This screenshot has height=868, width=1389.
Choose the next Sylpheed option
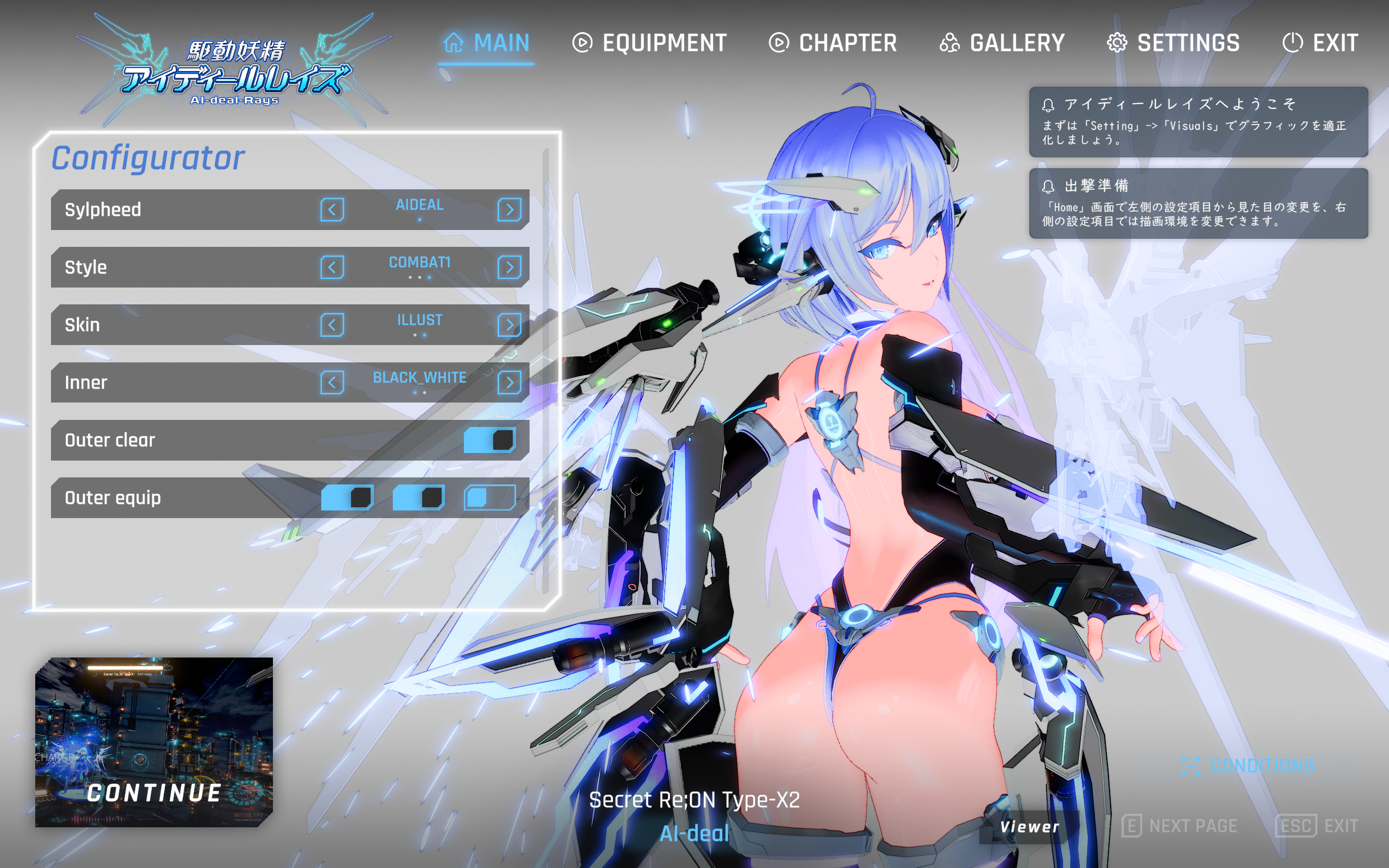[509, 209]
